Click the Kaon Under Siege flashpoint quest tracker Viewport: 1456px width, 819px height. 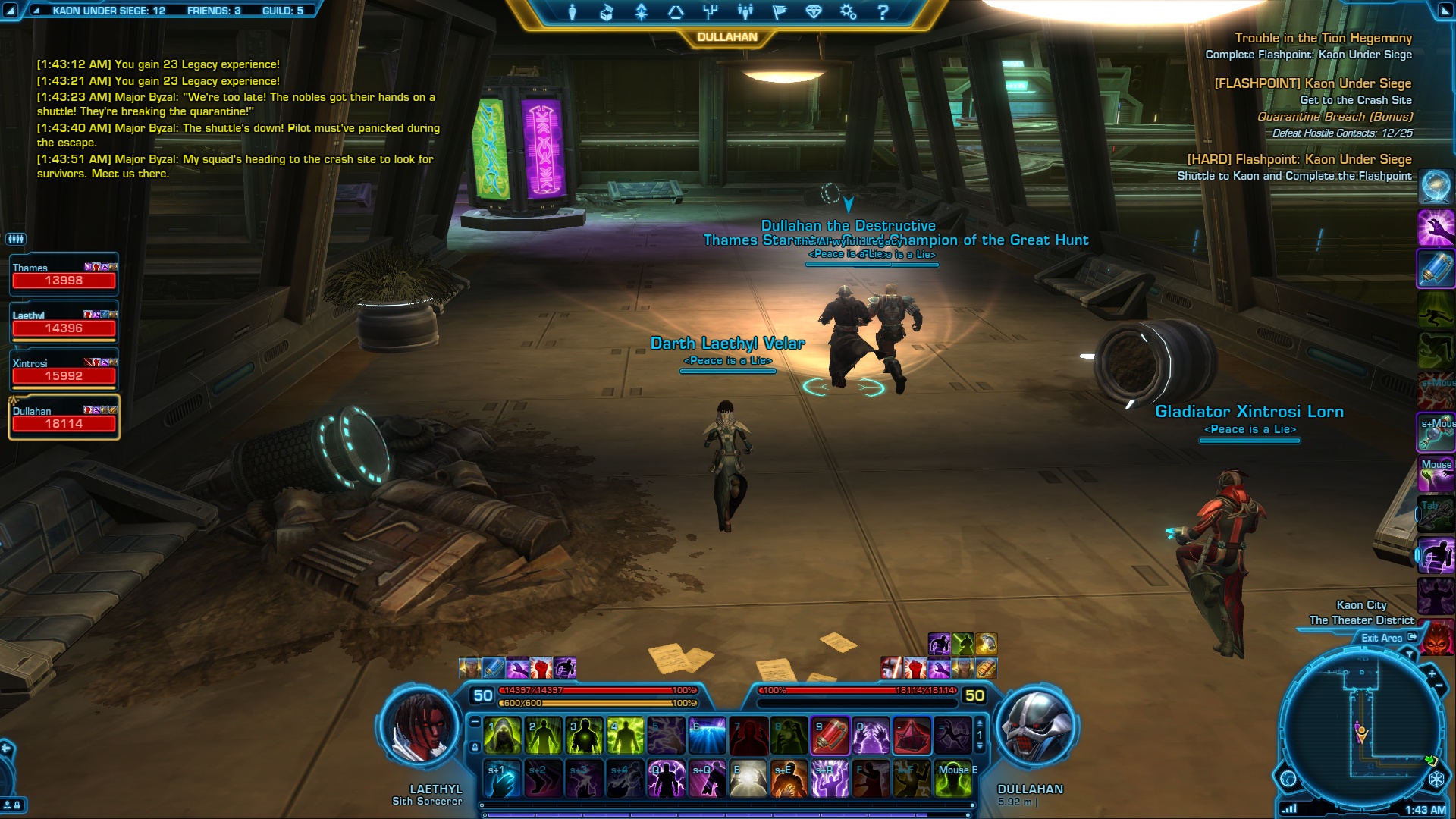[x=1313, y=83]
